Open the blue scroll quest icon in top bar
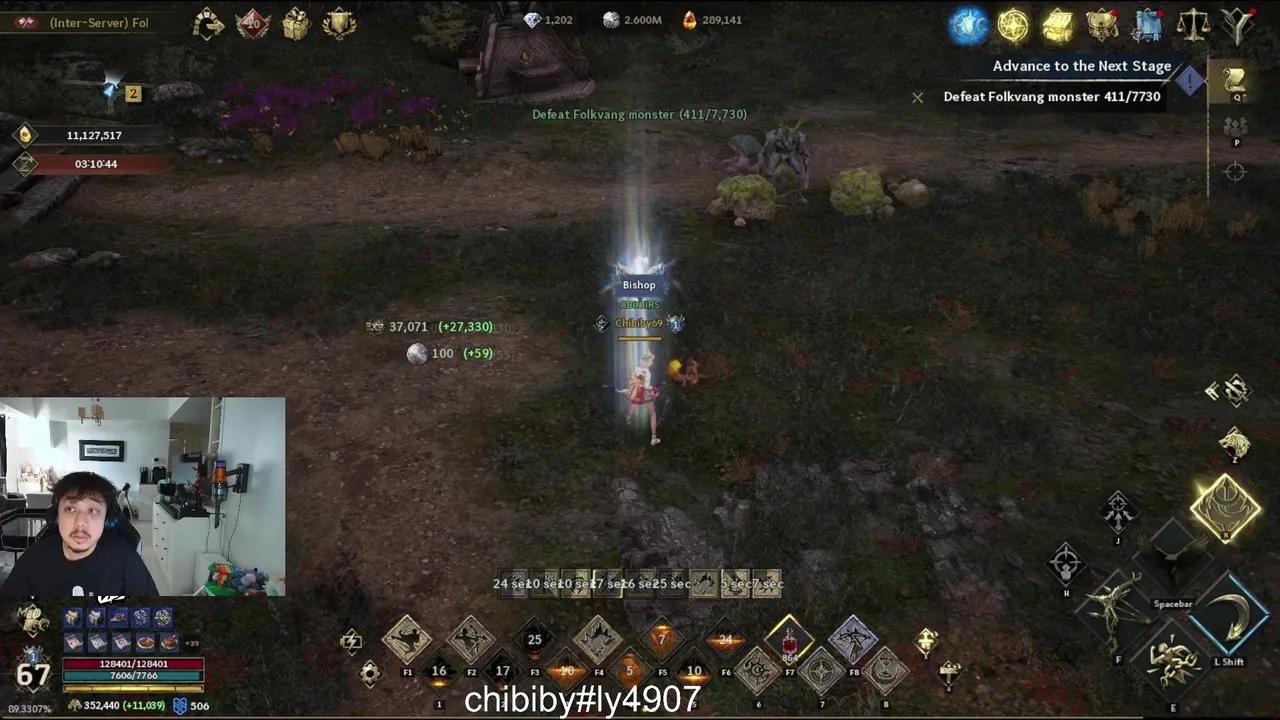This screenshot has height=720, width=1280. [1148, 25]
